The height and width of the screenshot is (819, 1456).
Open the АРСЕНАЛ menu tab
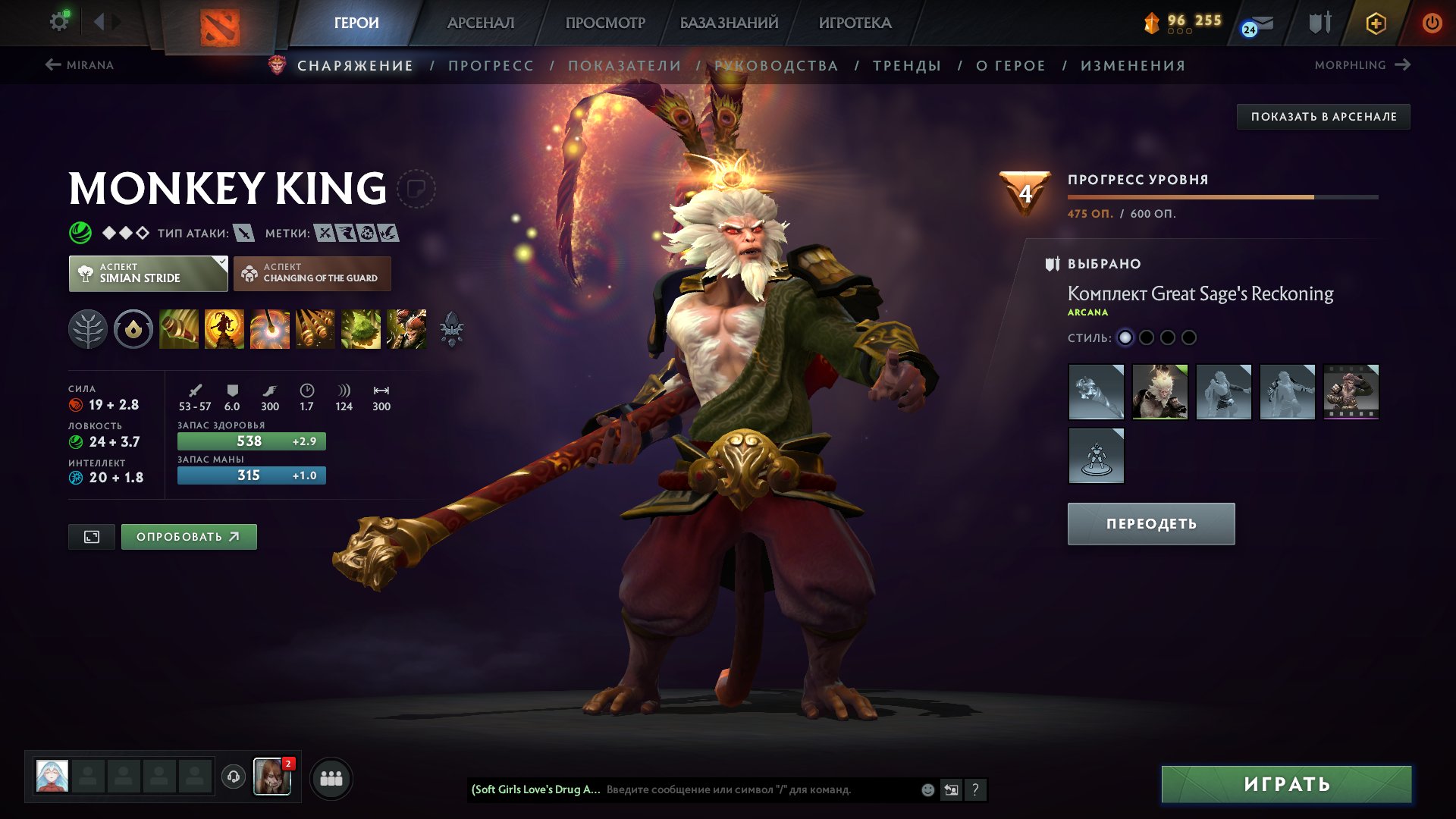tap(481, 23)
